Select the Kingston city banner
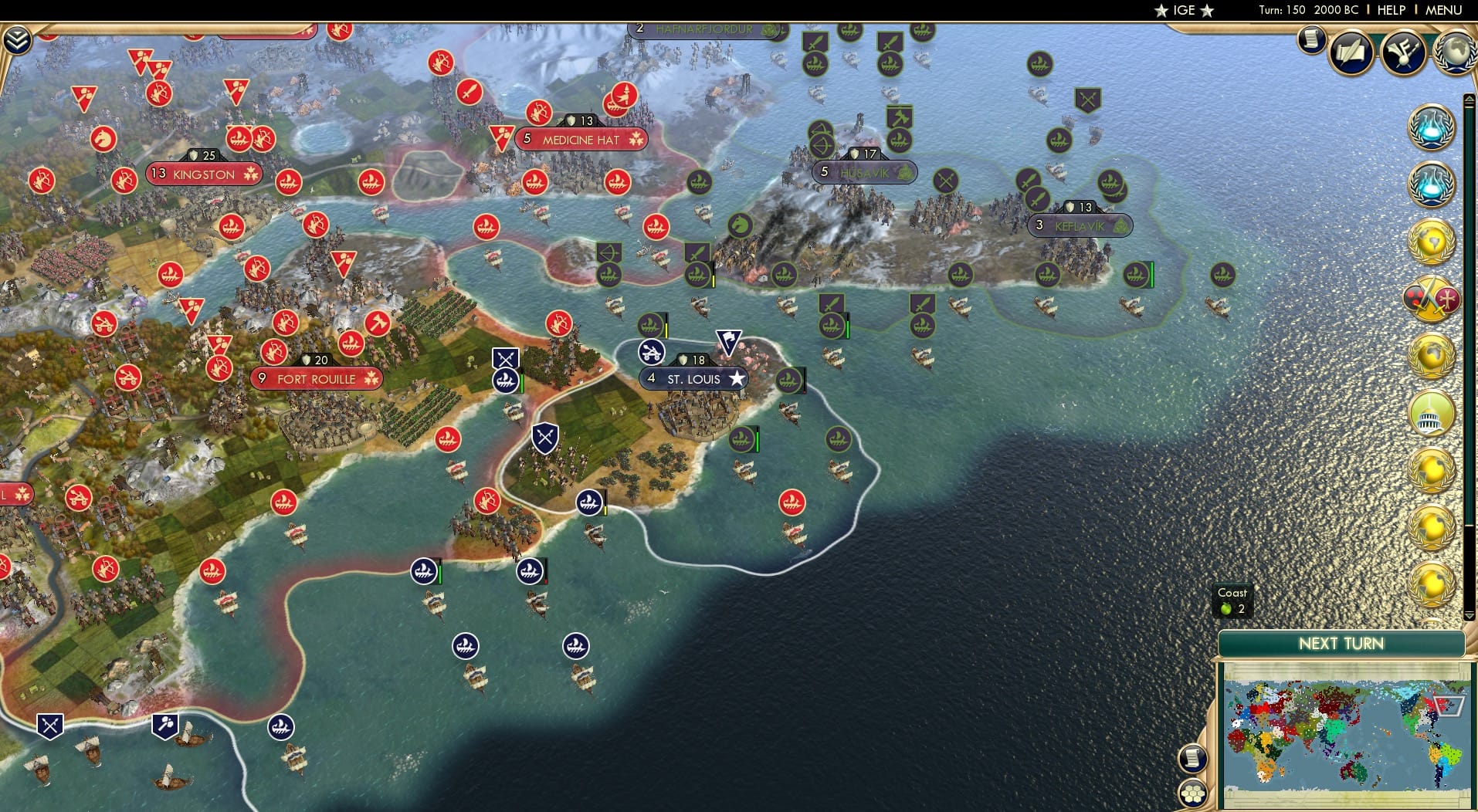This screenshot has height=812, width=1478. click(x=204, y=174)
